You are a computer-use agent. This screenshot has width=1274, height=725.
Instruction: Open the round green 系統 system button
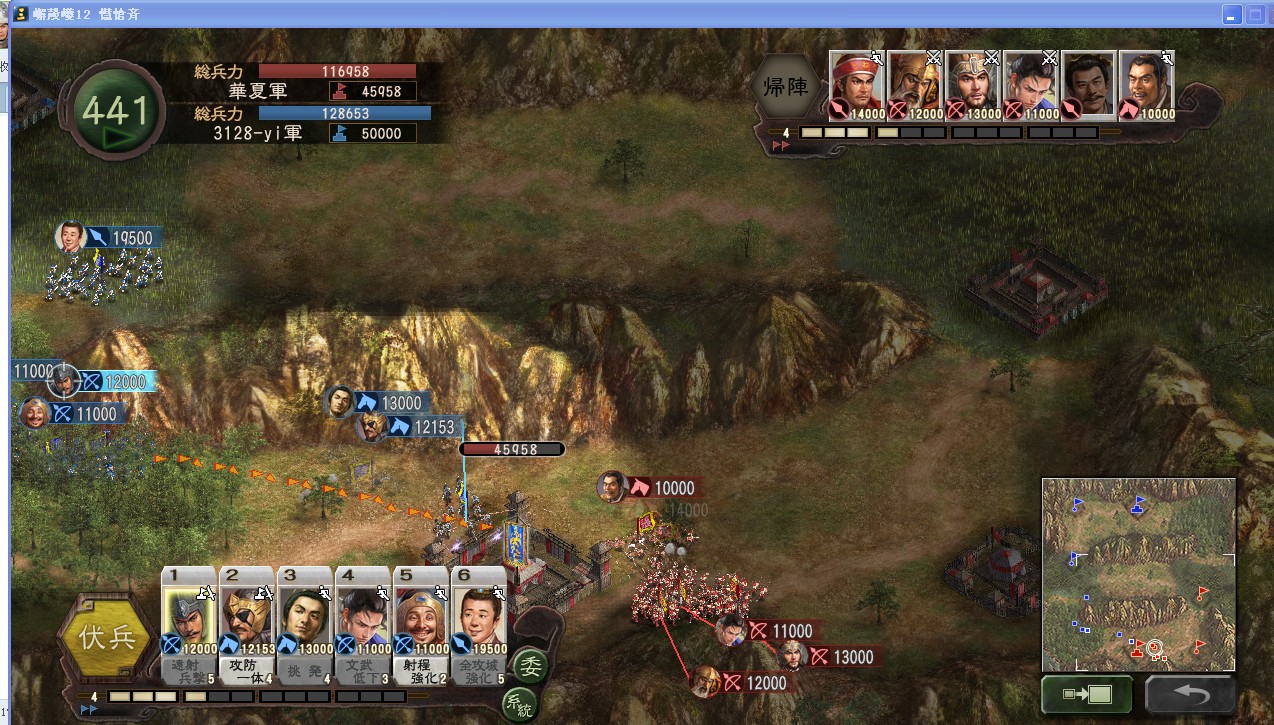point(519,704)
